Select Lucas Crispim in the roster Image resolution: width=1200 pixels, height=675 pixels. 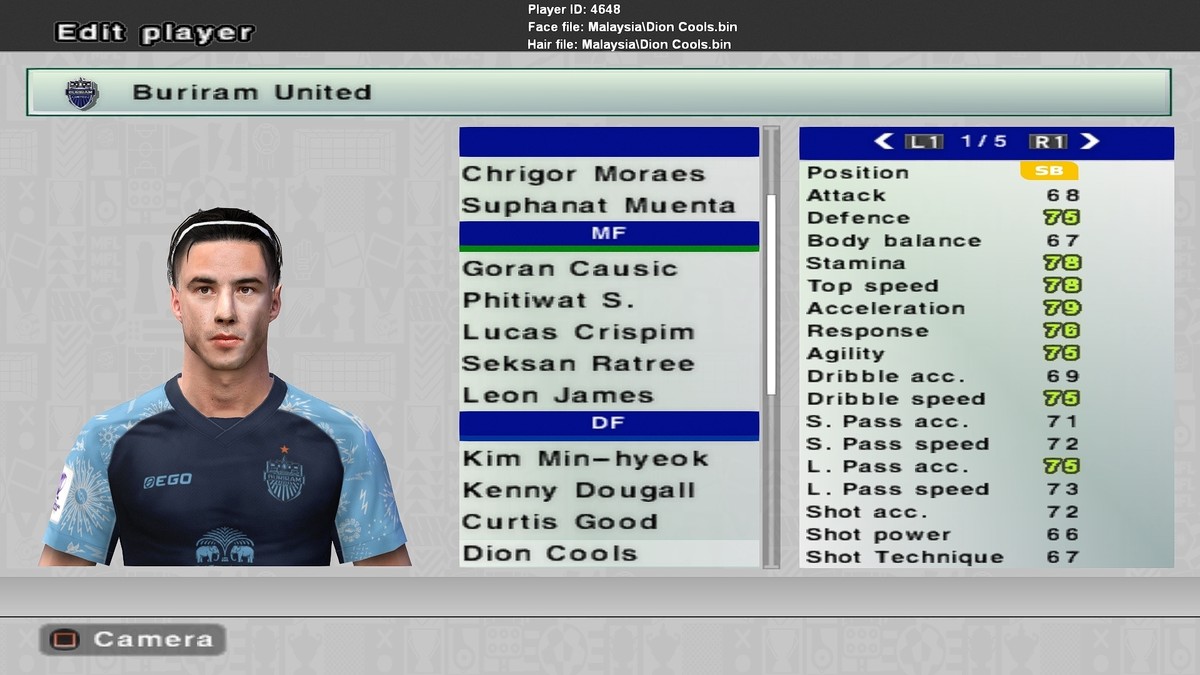coord(578,332)
